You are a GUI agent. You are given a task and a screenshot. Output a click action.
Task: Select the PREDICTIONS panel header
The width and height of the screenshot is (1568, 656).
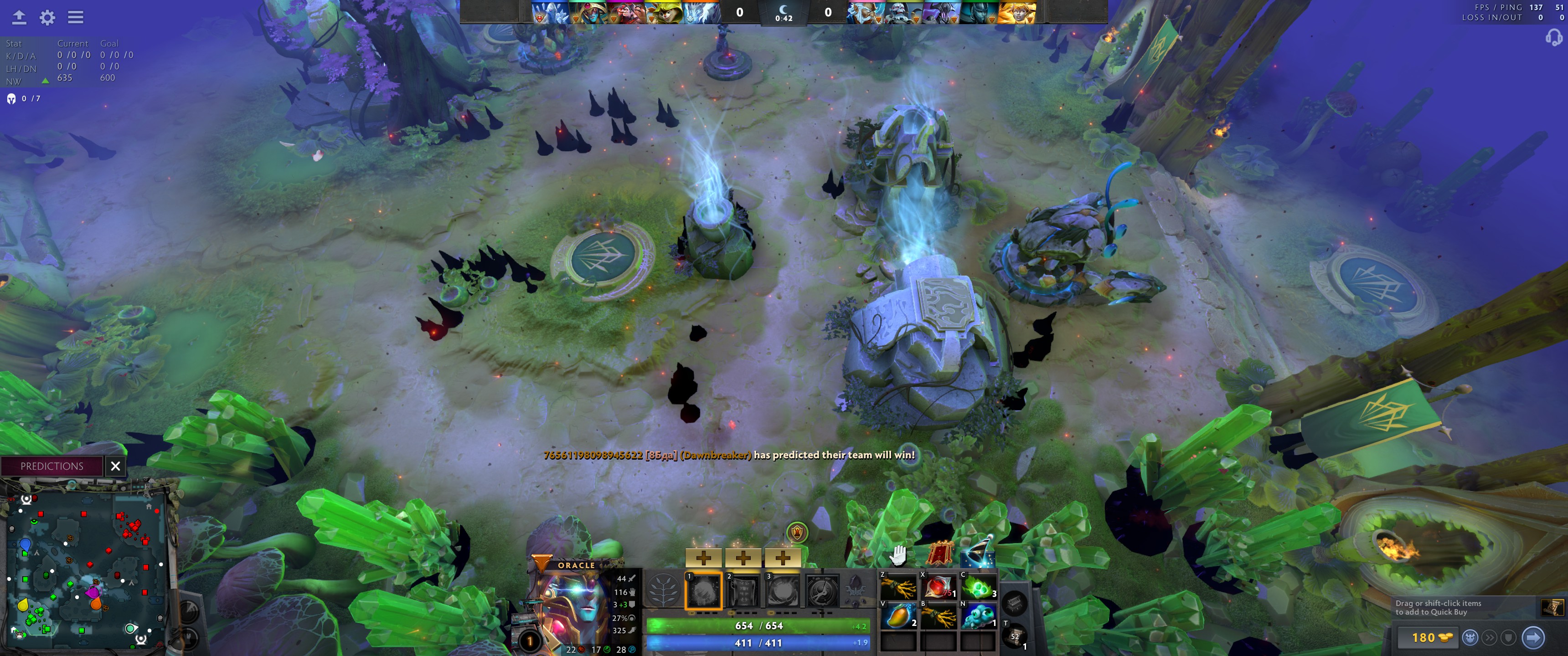point(52,466)
